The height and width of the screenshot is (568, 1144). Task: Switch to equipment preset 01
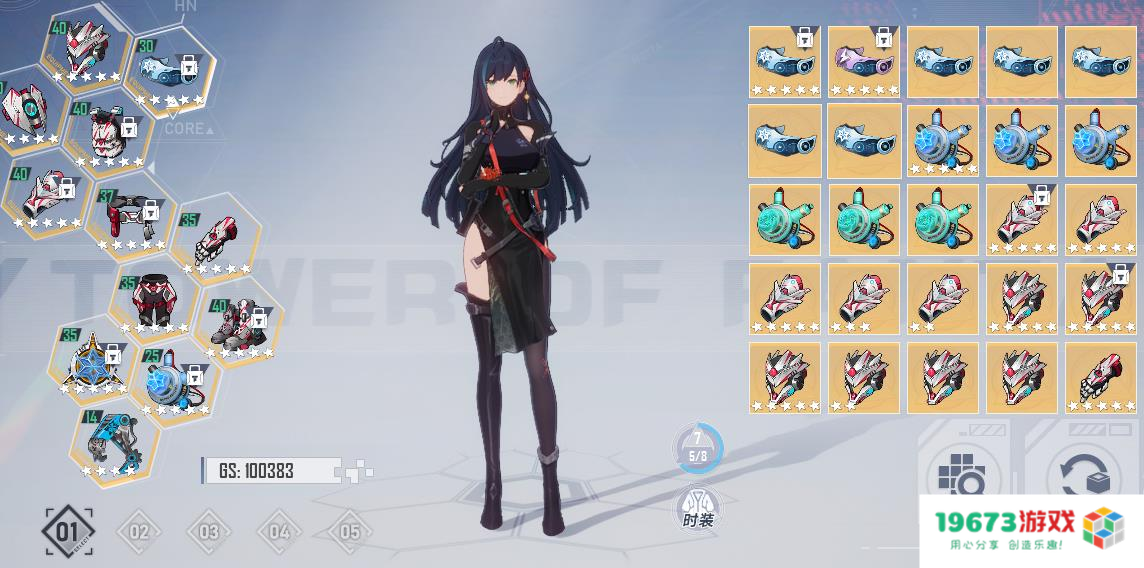pyautogui.click(x=68, y=531)
